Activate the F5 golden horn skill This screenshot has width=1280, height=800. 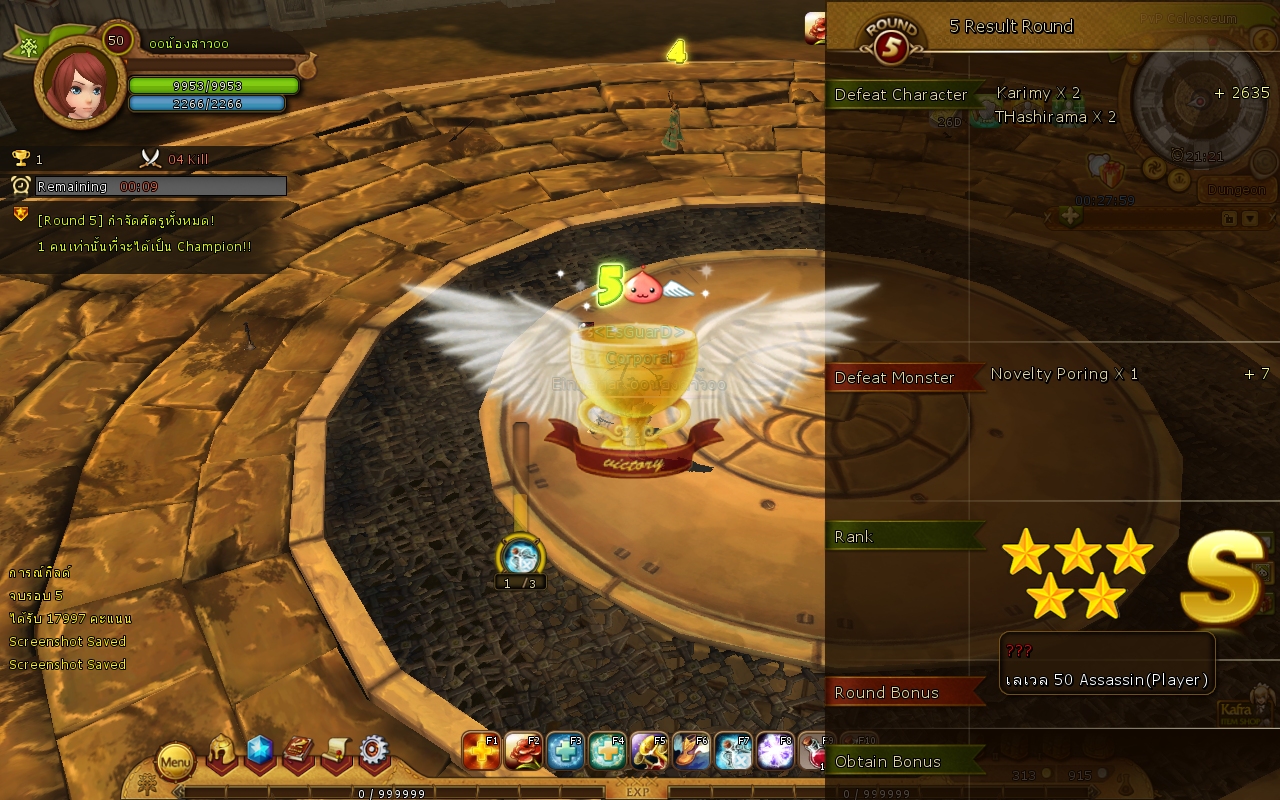pyautogui.click(x=649, y=751)
